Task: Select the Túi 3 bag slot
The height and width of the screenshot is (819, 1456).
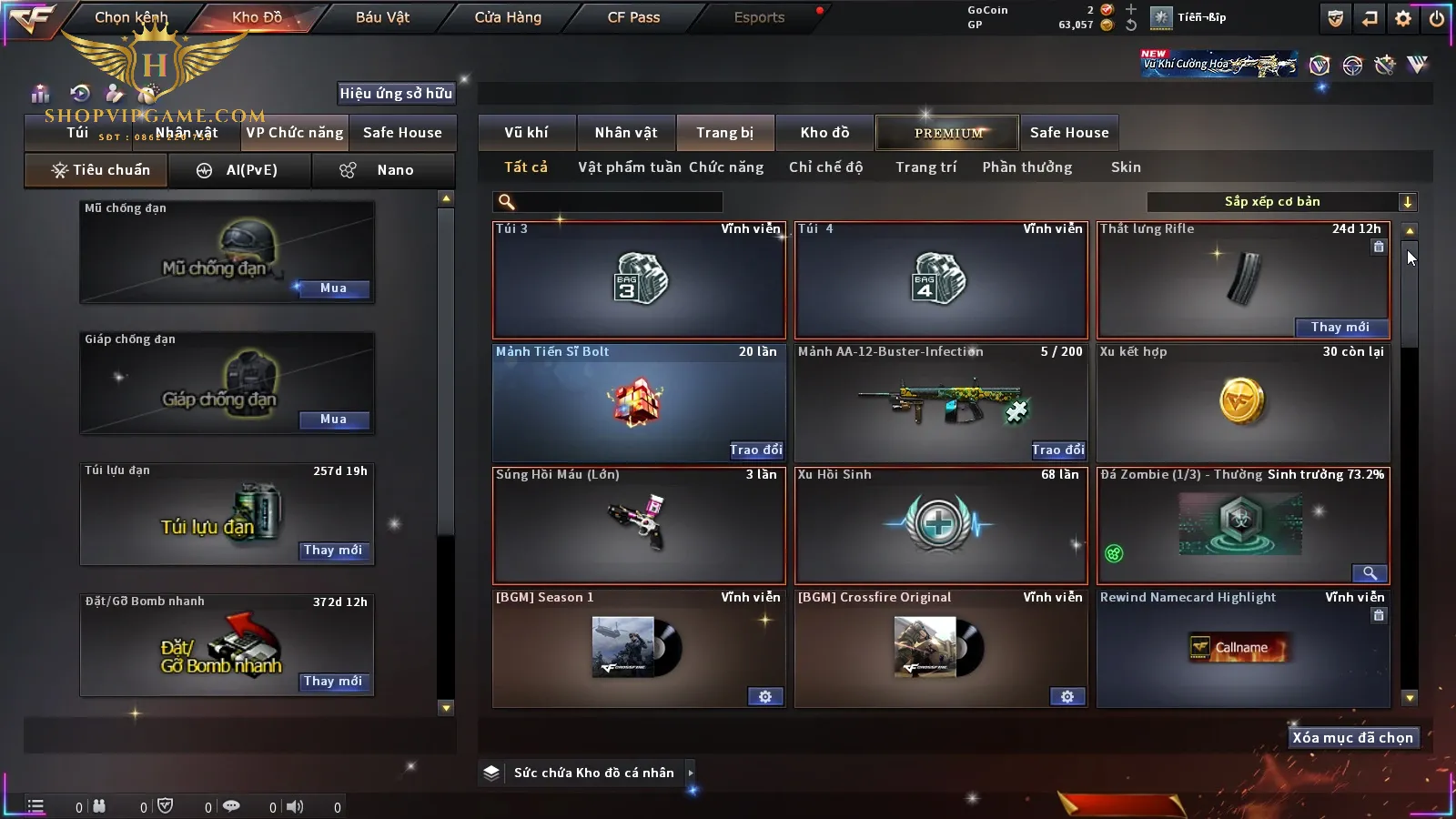Action: pyautogui.click(x=638, y=280)
